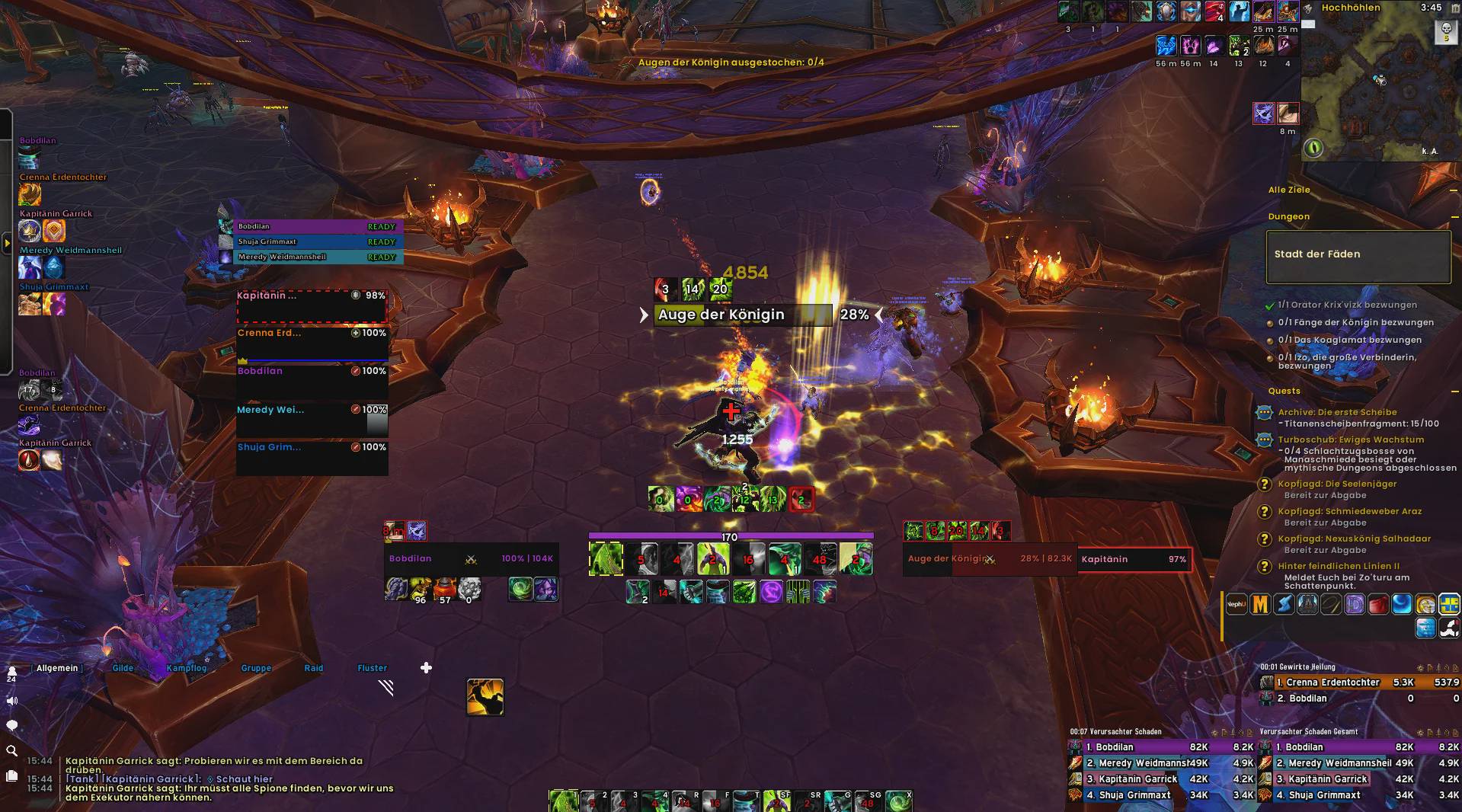Switch to the Gilde chat tab
Image resolution: width=1462 pixels, height=812 pixels.
point(123,668)
